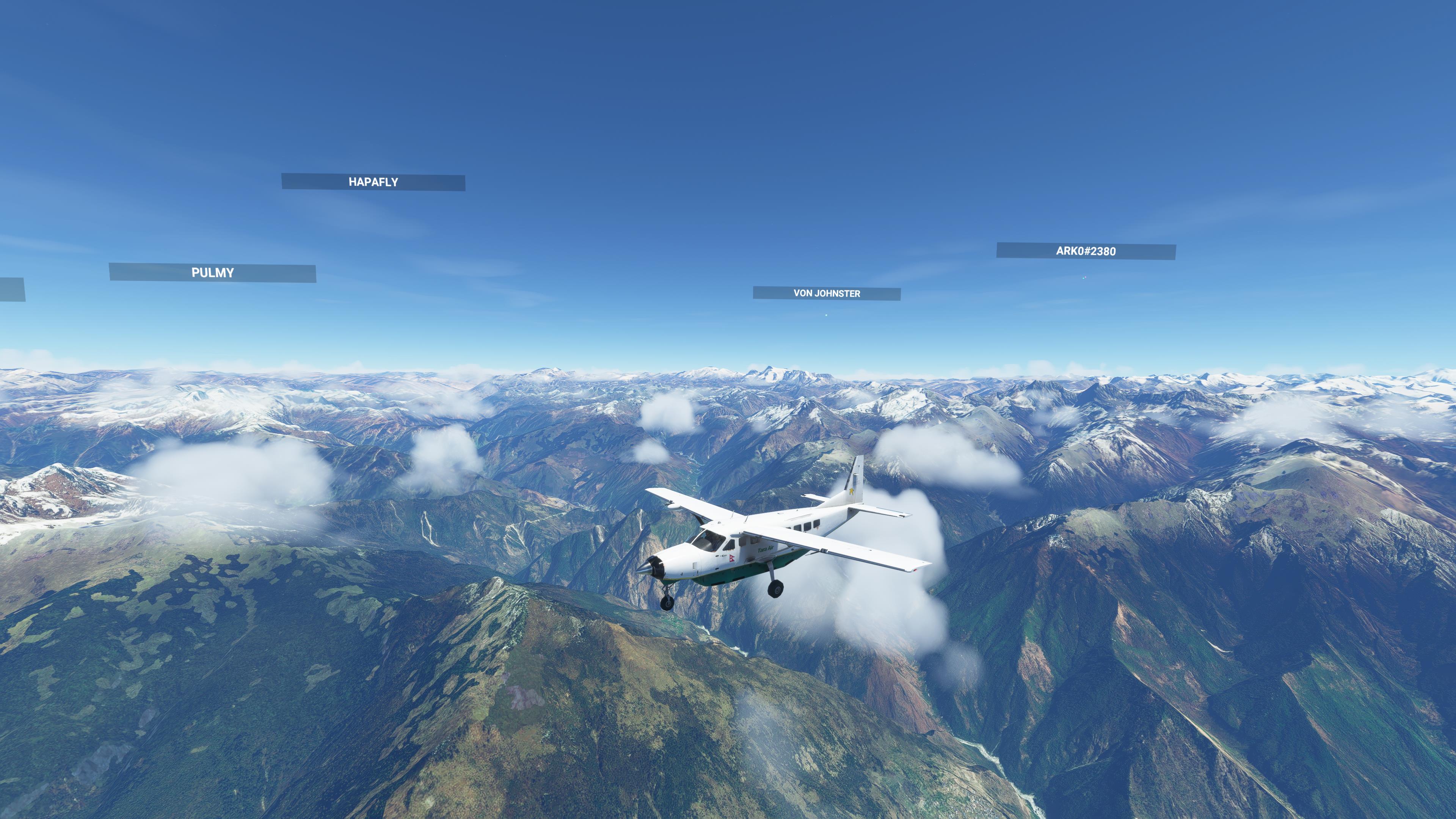Click the PULMY player nameplate
This screenshot has width=1456, height=819.
(212, 273)
